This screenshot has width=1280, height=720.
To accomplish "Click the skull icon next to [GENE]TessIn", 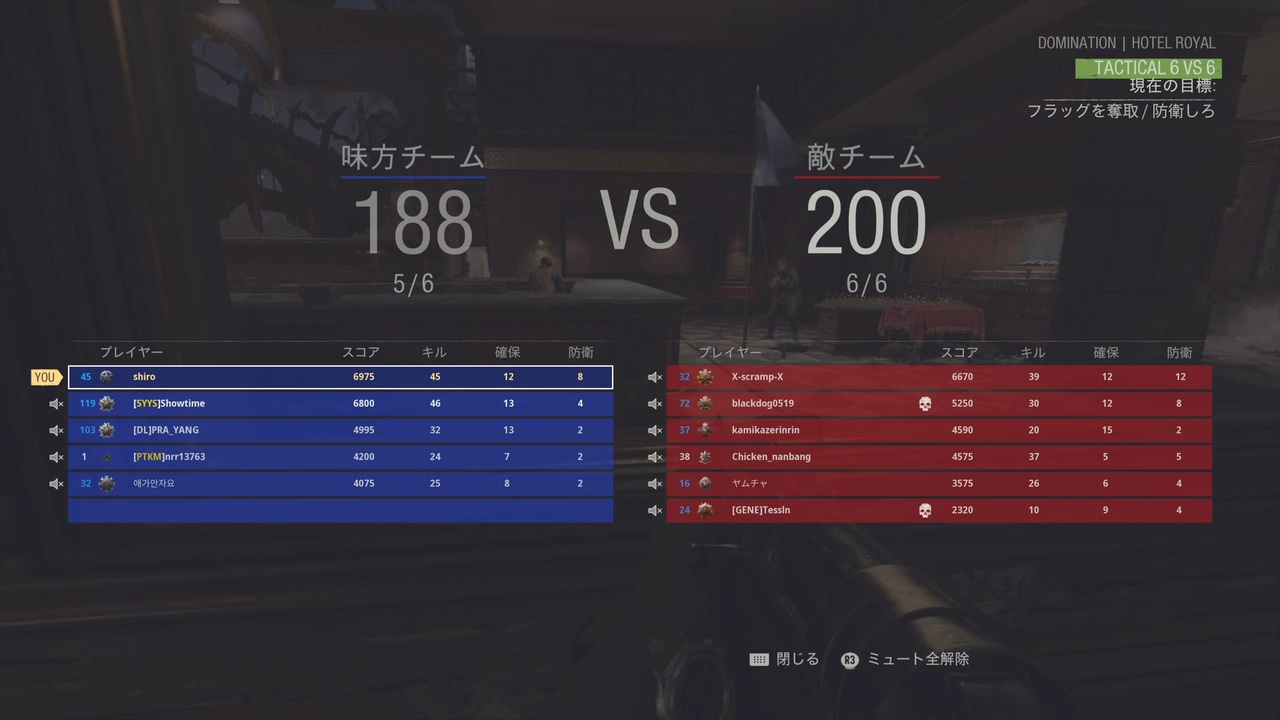I will 925,510.
